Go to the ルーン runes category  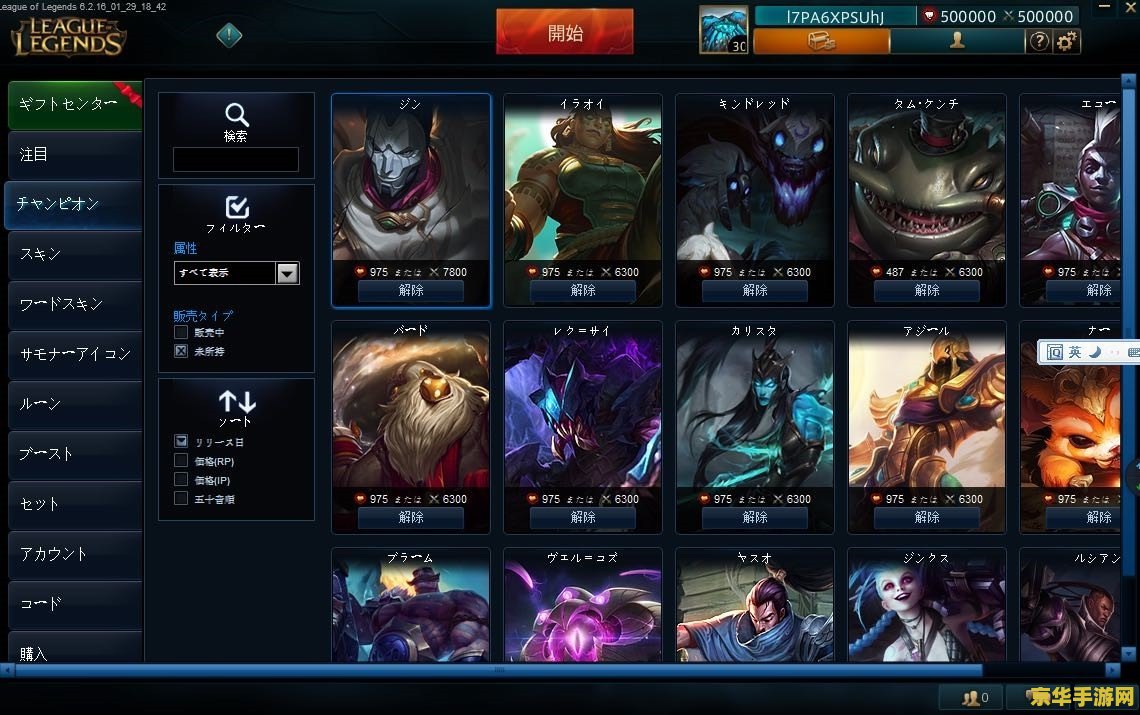click(74, 404)
